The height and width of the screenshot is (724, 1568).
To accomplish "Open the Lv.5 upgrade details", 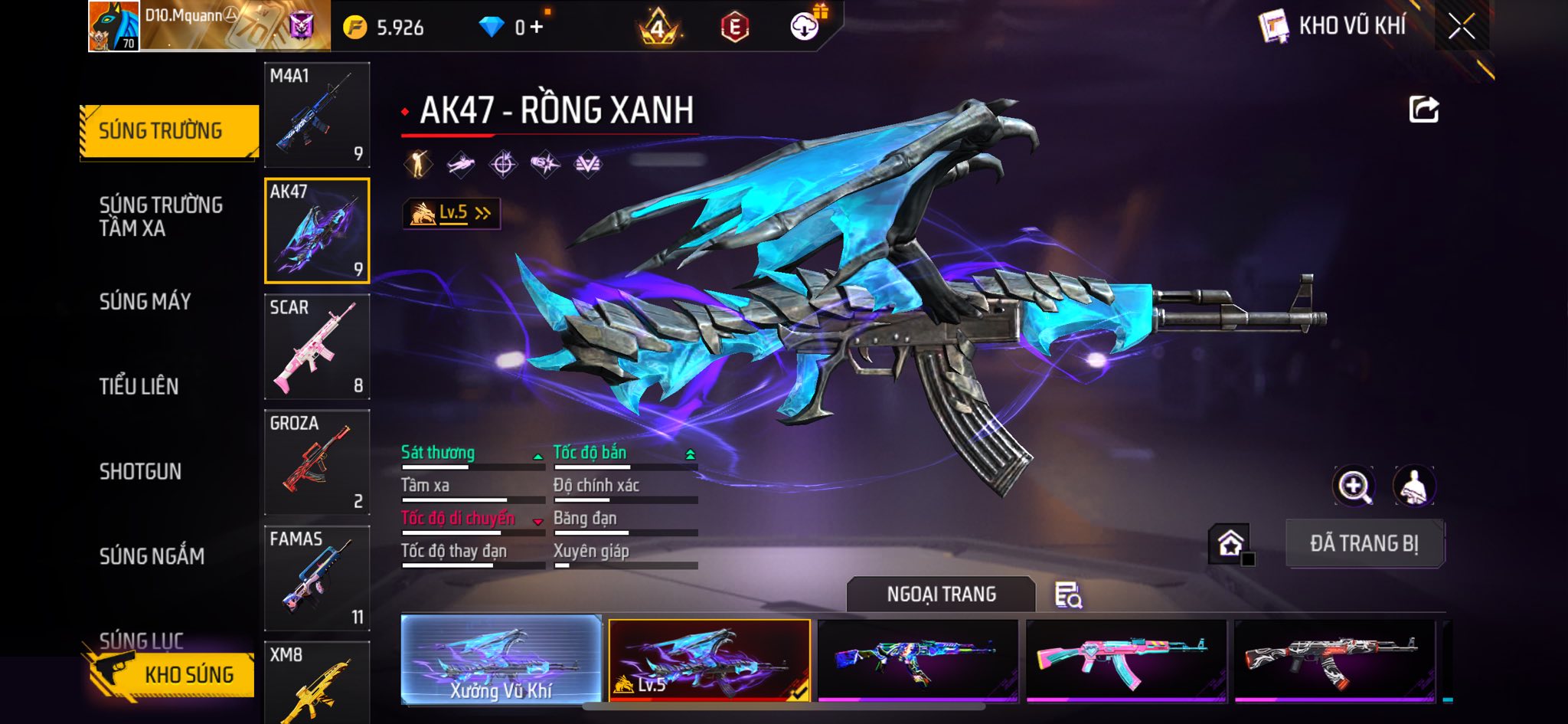I will [x=452, y=213].
